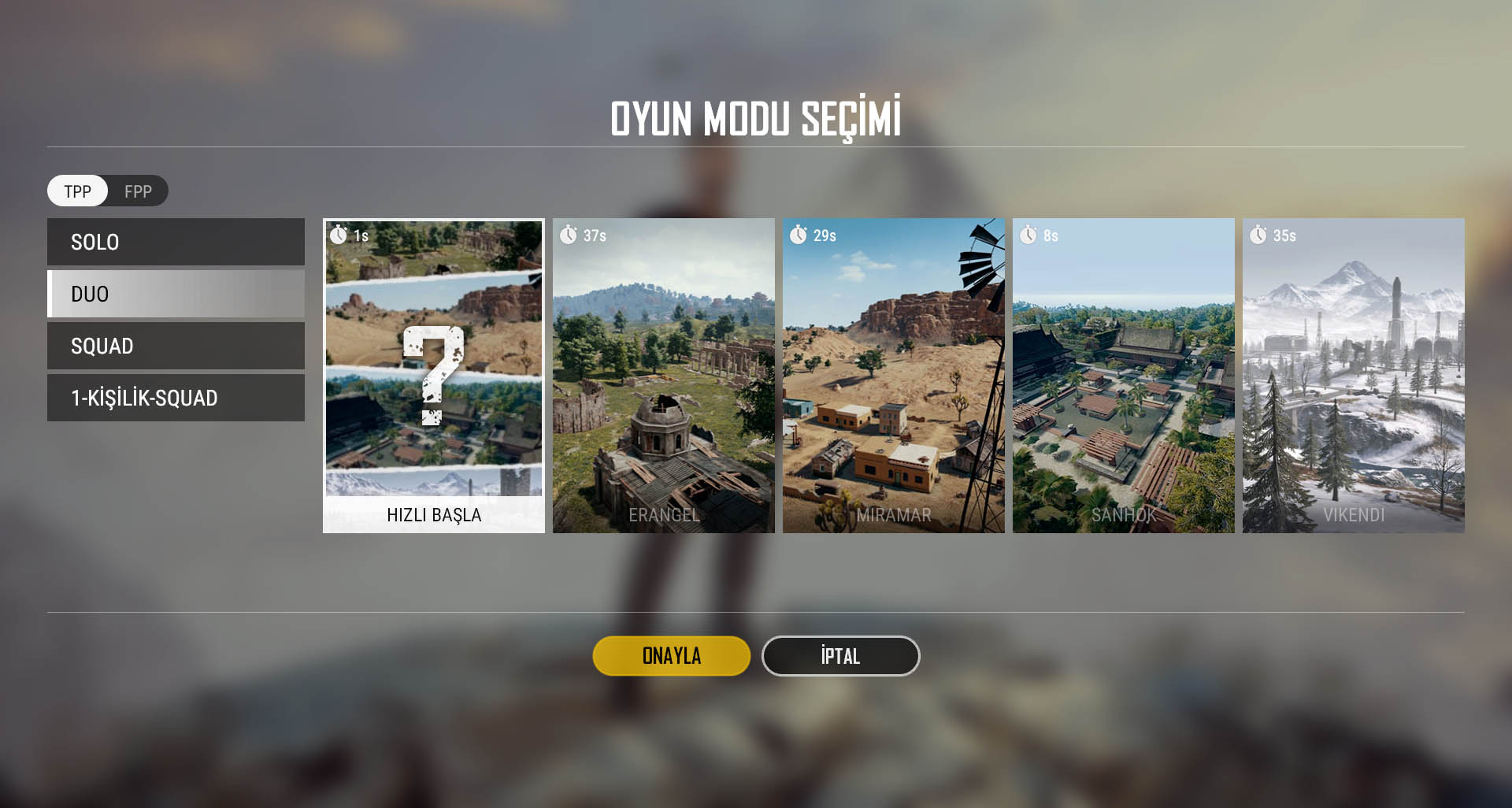Select the SOLO game mode
This screenshot has height=808, width=1512.
coord(176,242)
